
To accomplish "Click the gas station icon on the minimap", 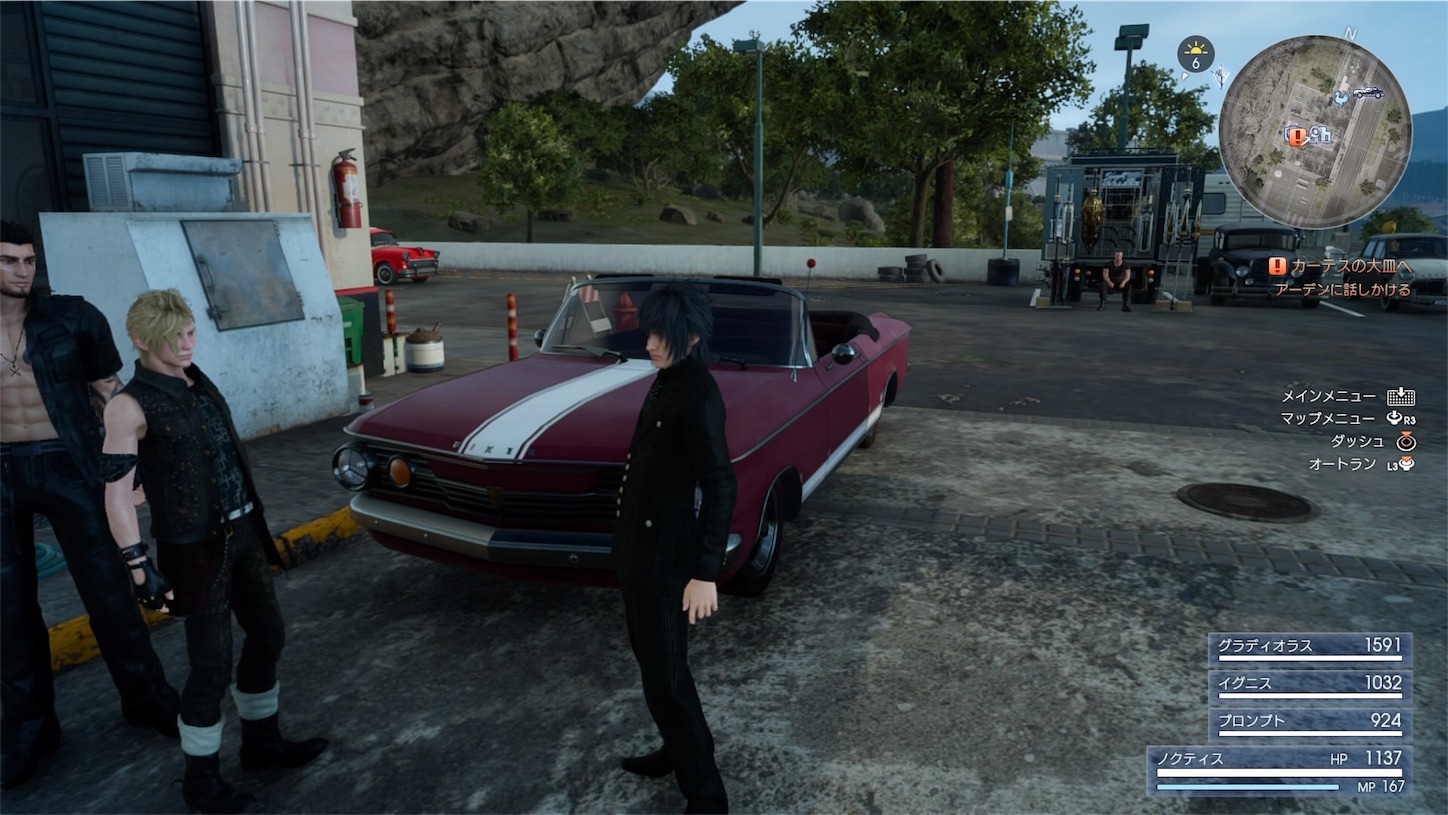I will pos(1322,134).
